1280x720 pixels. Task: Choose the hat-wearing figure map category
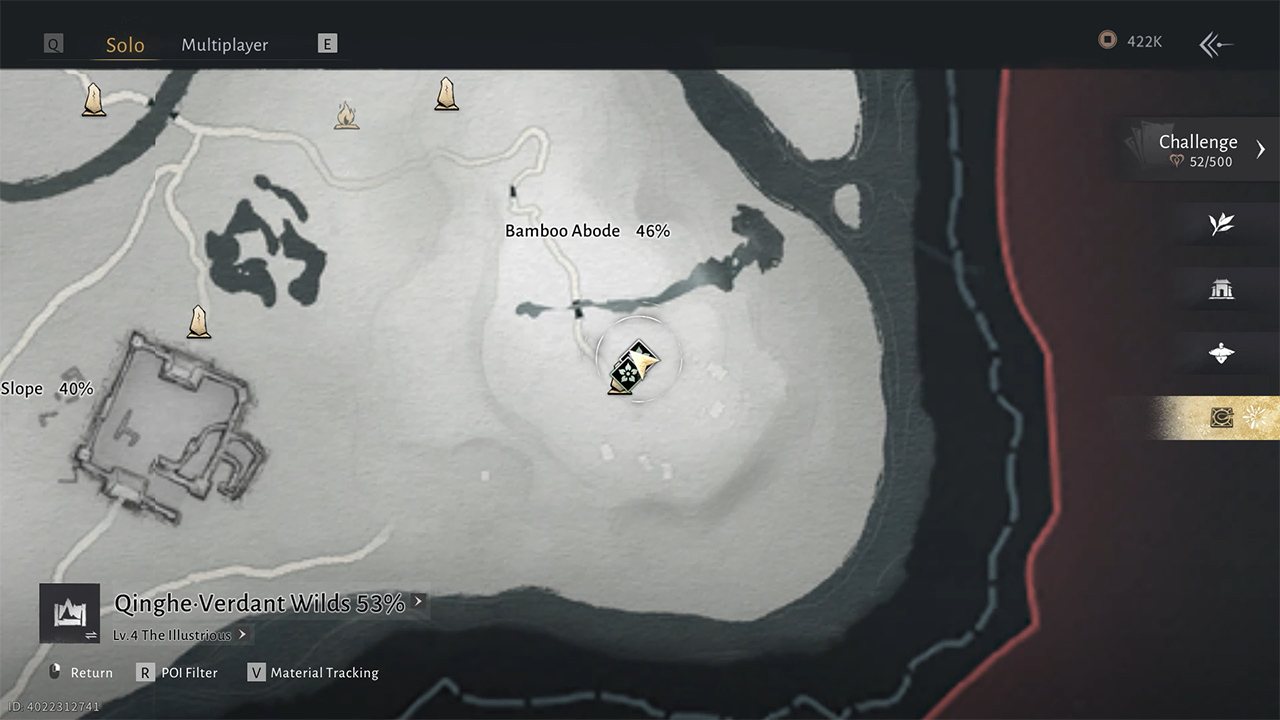[x=1221, y=354]
